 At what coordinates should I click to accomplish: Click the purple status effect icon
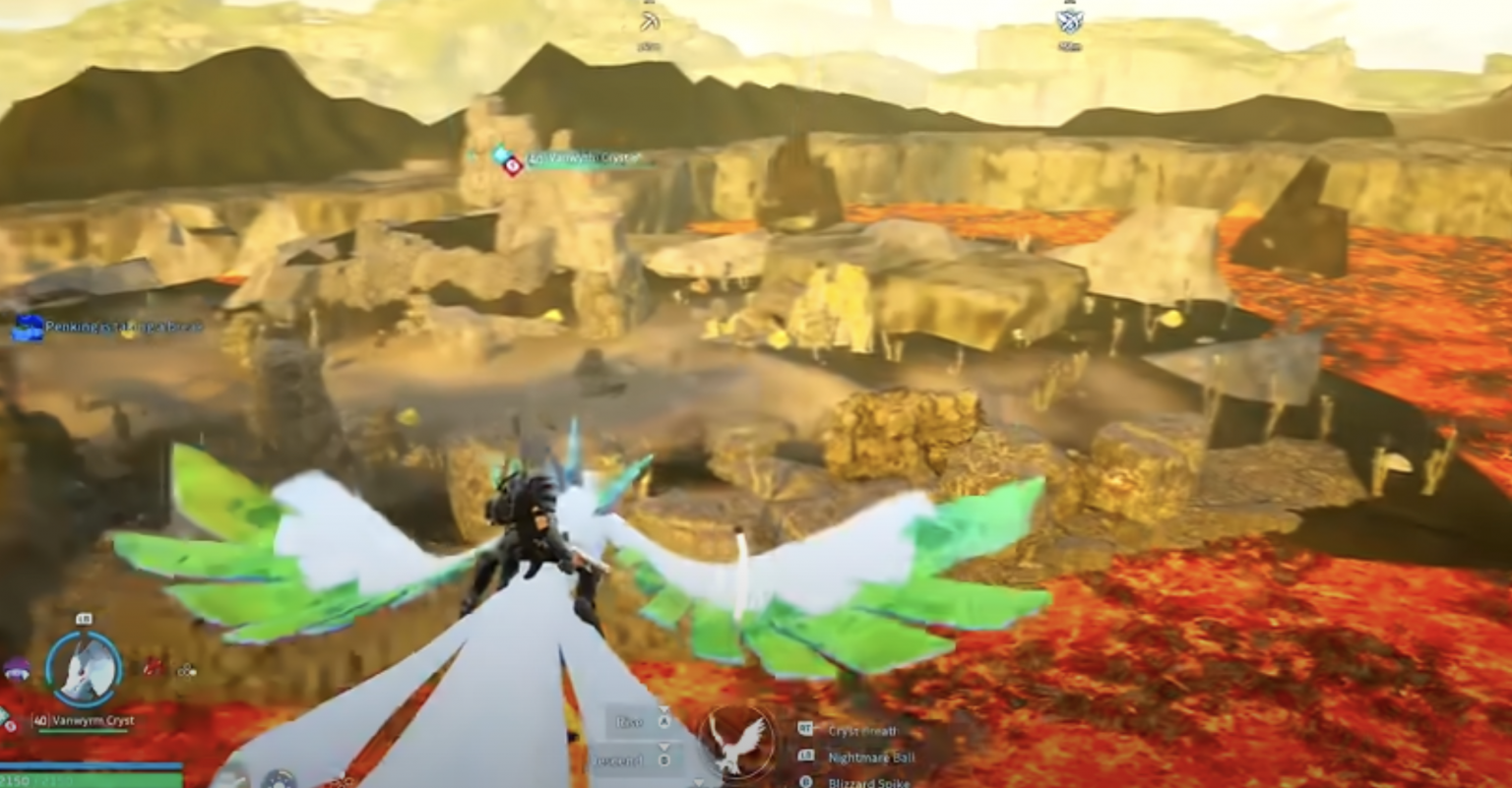point(15,667)
